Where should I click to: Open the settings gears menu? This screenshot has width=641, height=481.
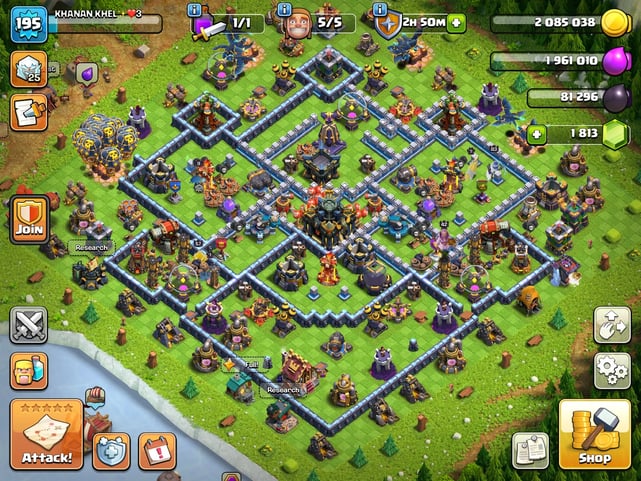pos(612,370)
